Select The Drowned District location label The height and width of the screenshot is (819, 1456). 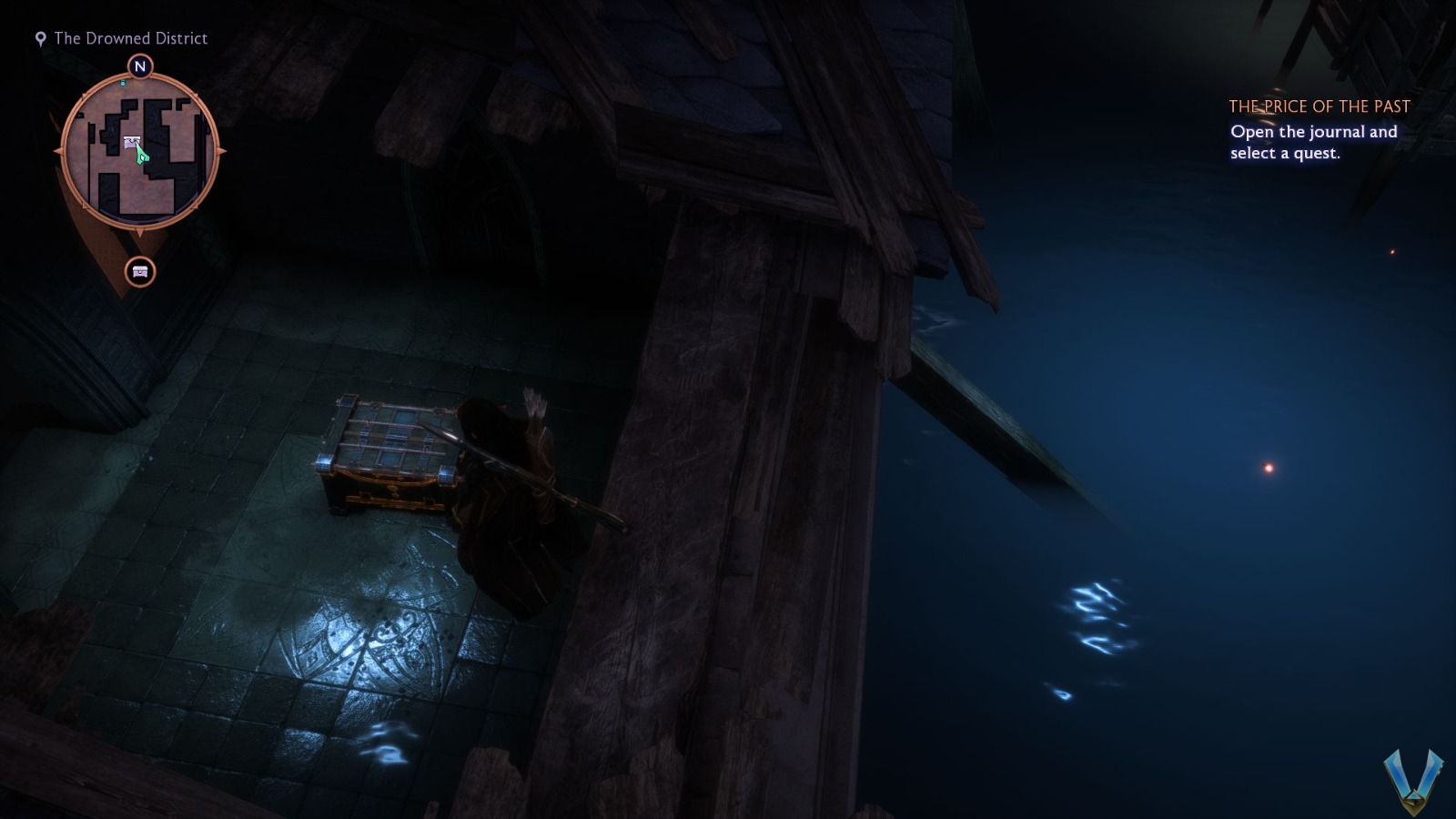coord(130,38)
